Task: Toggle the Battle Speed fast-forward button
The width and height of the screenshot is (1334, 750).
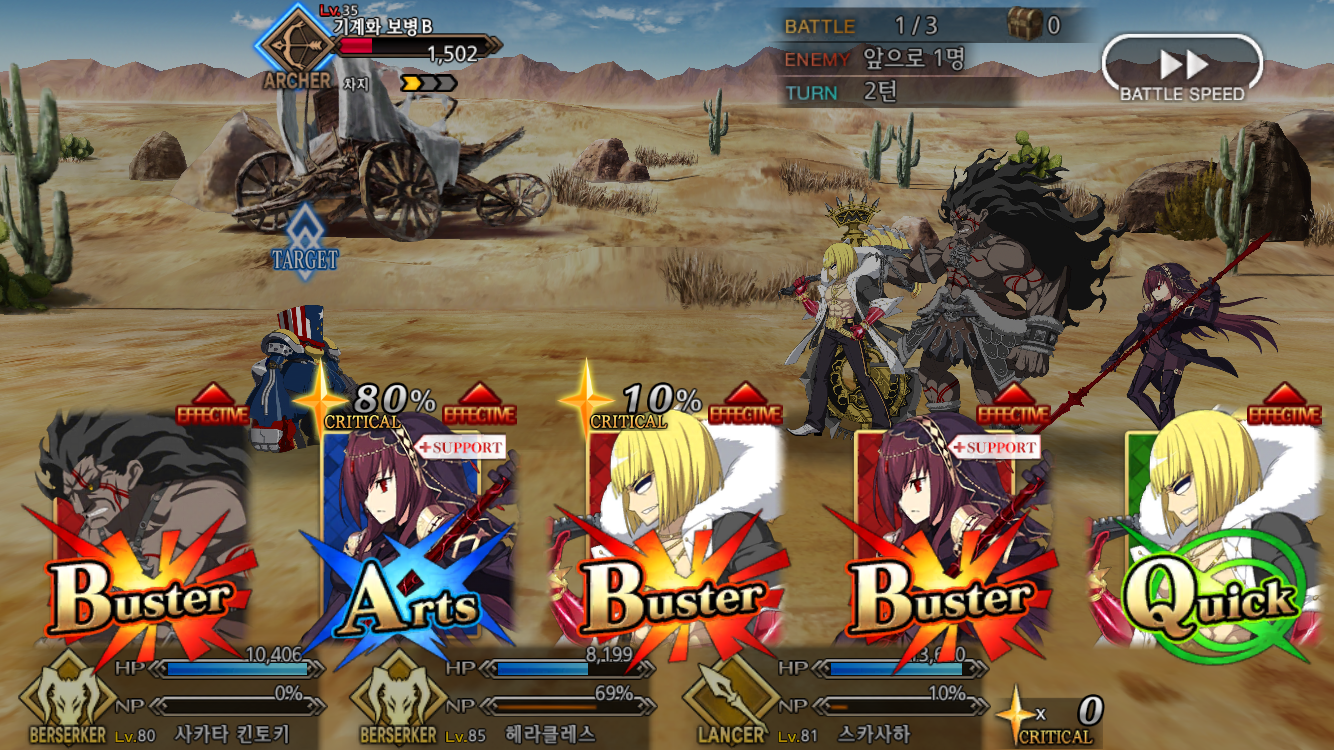Action: coord(1182,68)
